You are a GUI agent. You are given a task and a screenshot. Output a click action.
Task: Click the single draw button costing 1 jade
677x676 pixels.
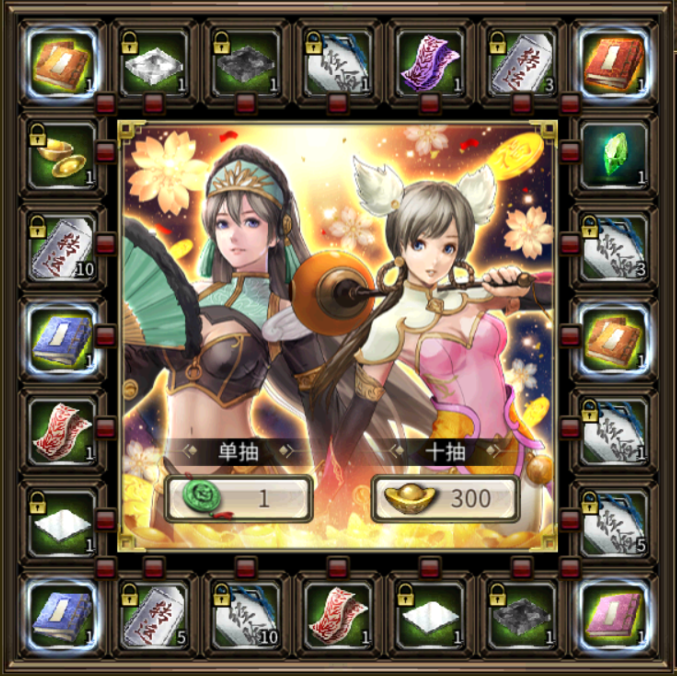[x=239, y=498]
